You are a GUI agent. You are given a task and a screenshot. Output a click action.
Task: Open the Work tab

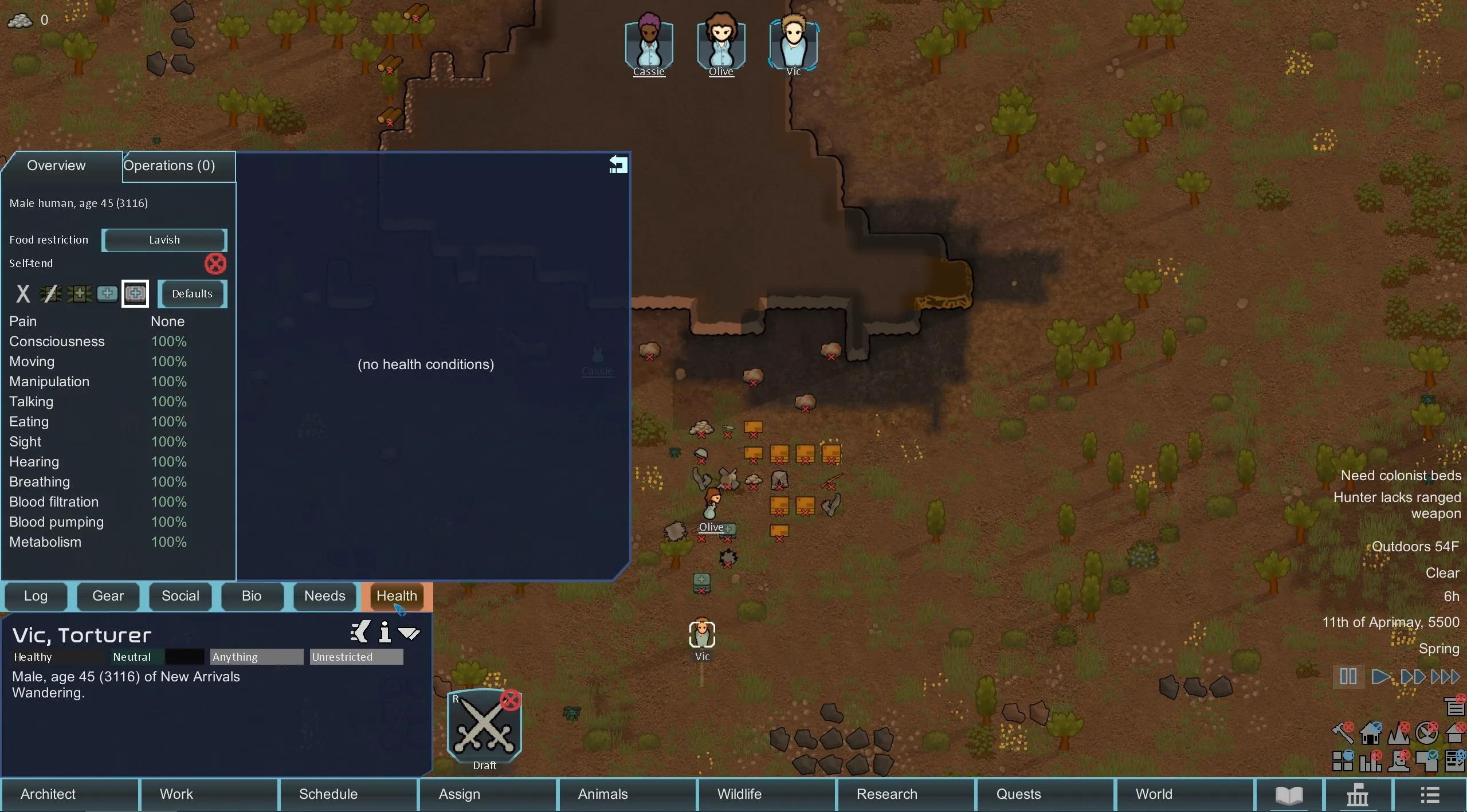(176, 794)
